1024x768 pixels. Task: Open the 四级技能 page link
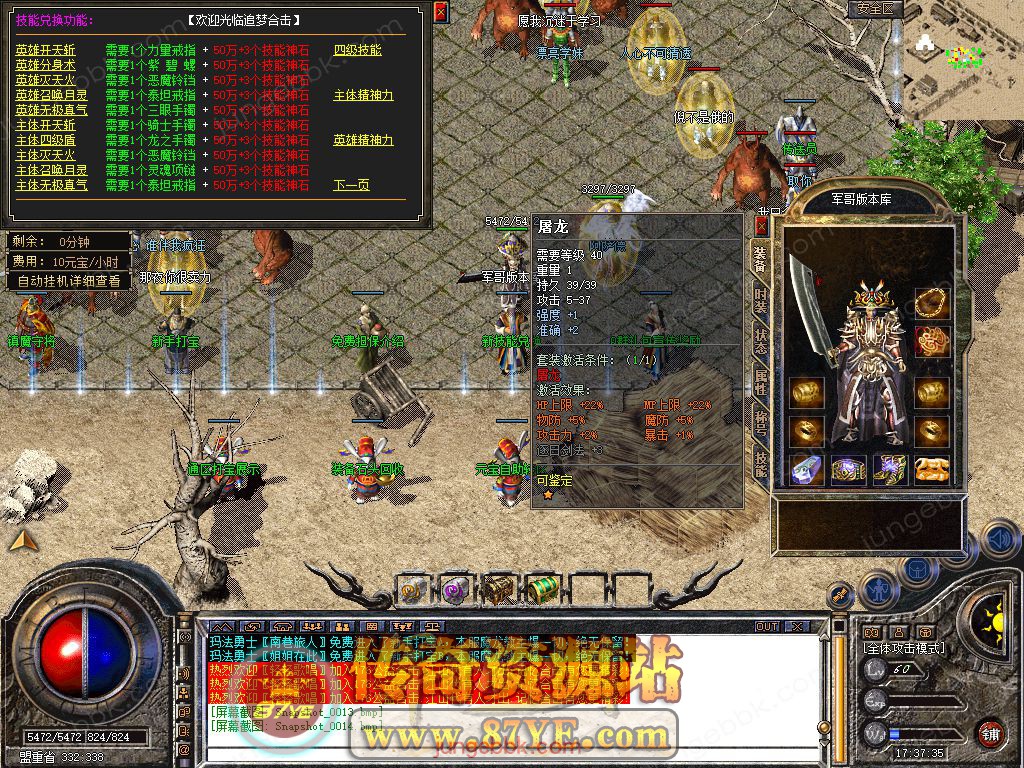pyautogui.click(x=357, y=50)
